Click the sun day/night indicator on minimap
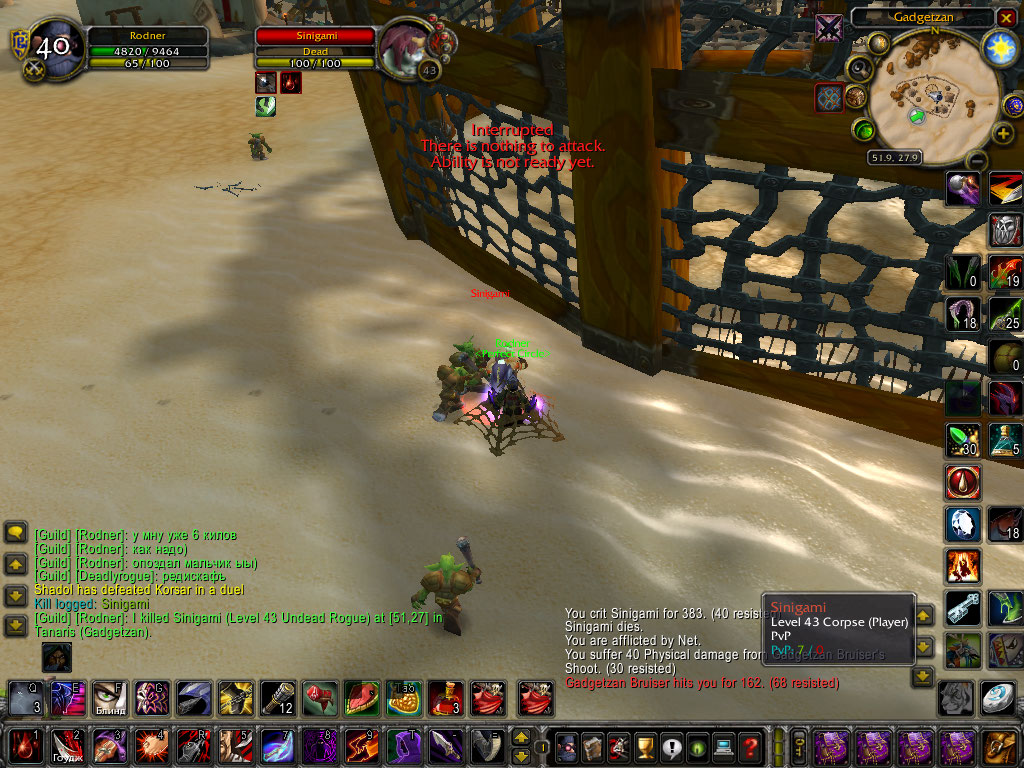 pos(1000,46)
